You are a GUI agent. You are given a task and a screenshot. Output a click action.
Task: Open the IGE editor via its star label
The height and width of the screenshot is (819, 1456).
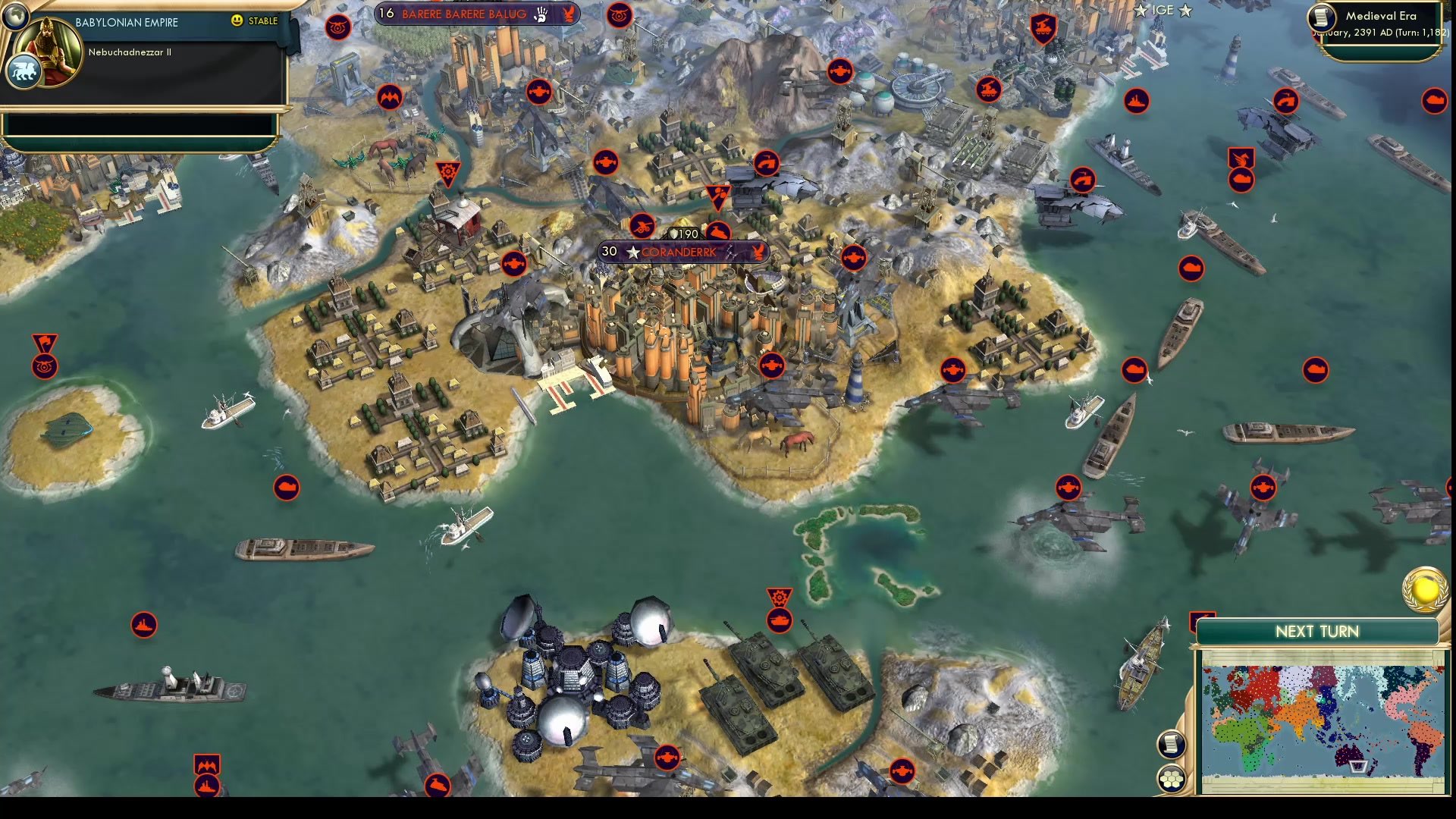[1162, 11]
